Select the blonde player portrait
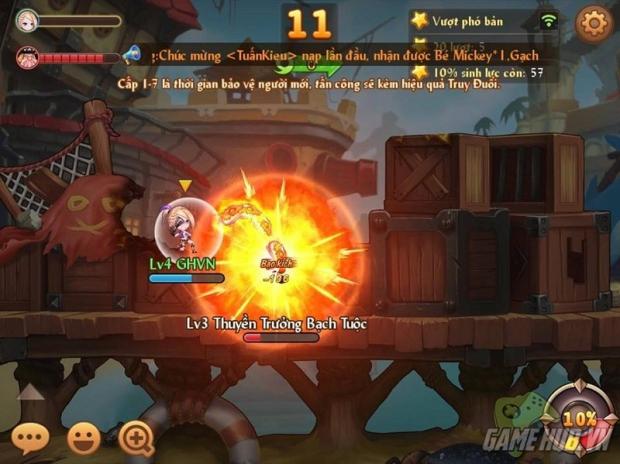The height and width of the screenshot is (464, 620). click(x=27, y=19)
